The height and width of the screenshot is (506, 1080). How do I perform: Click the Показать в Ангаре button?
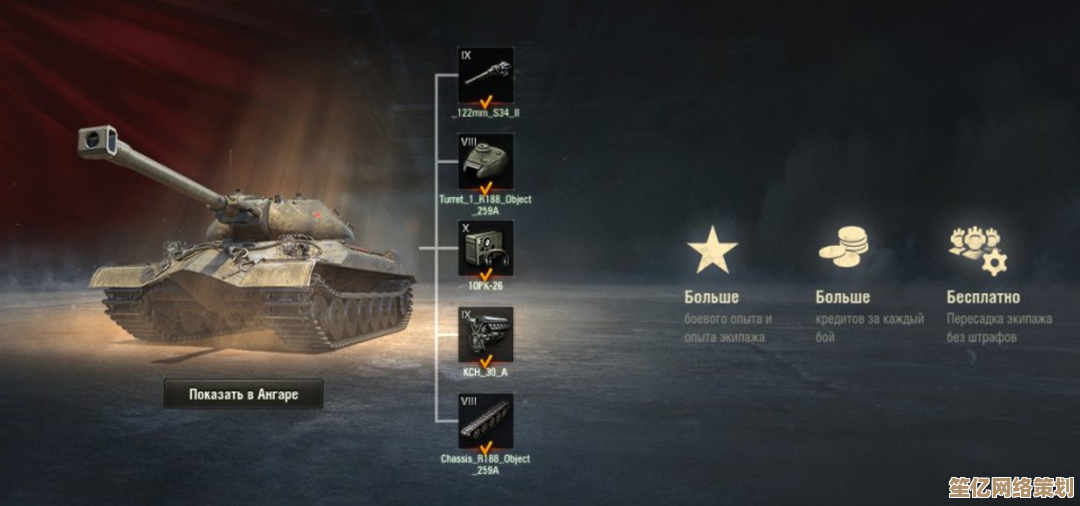click(244, 394)
